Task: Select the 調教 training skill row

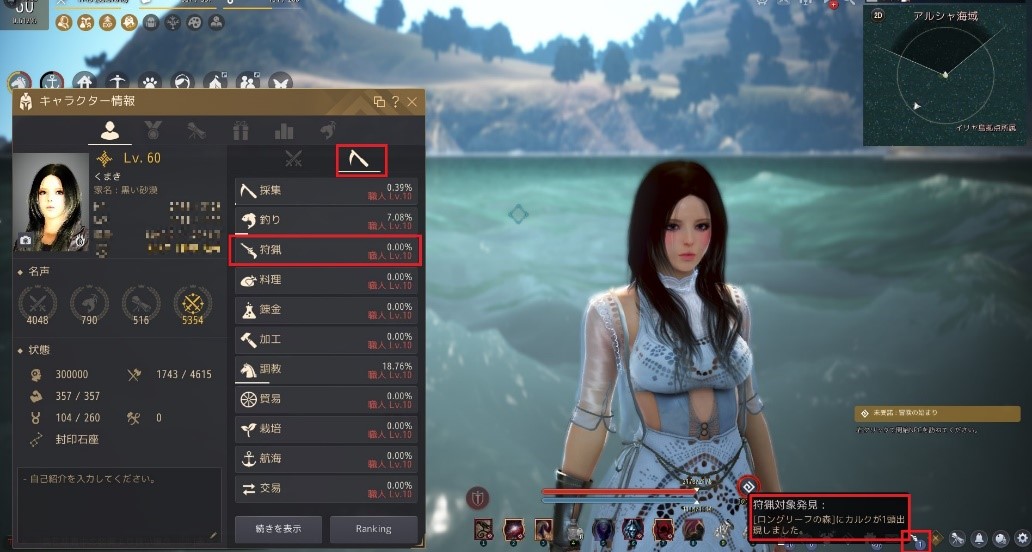Action: pos(326,370)
